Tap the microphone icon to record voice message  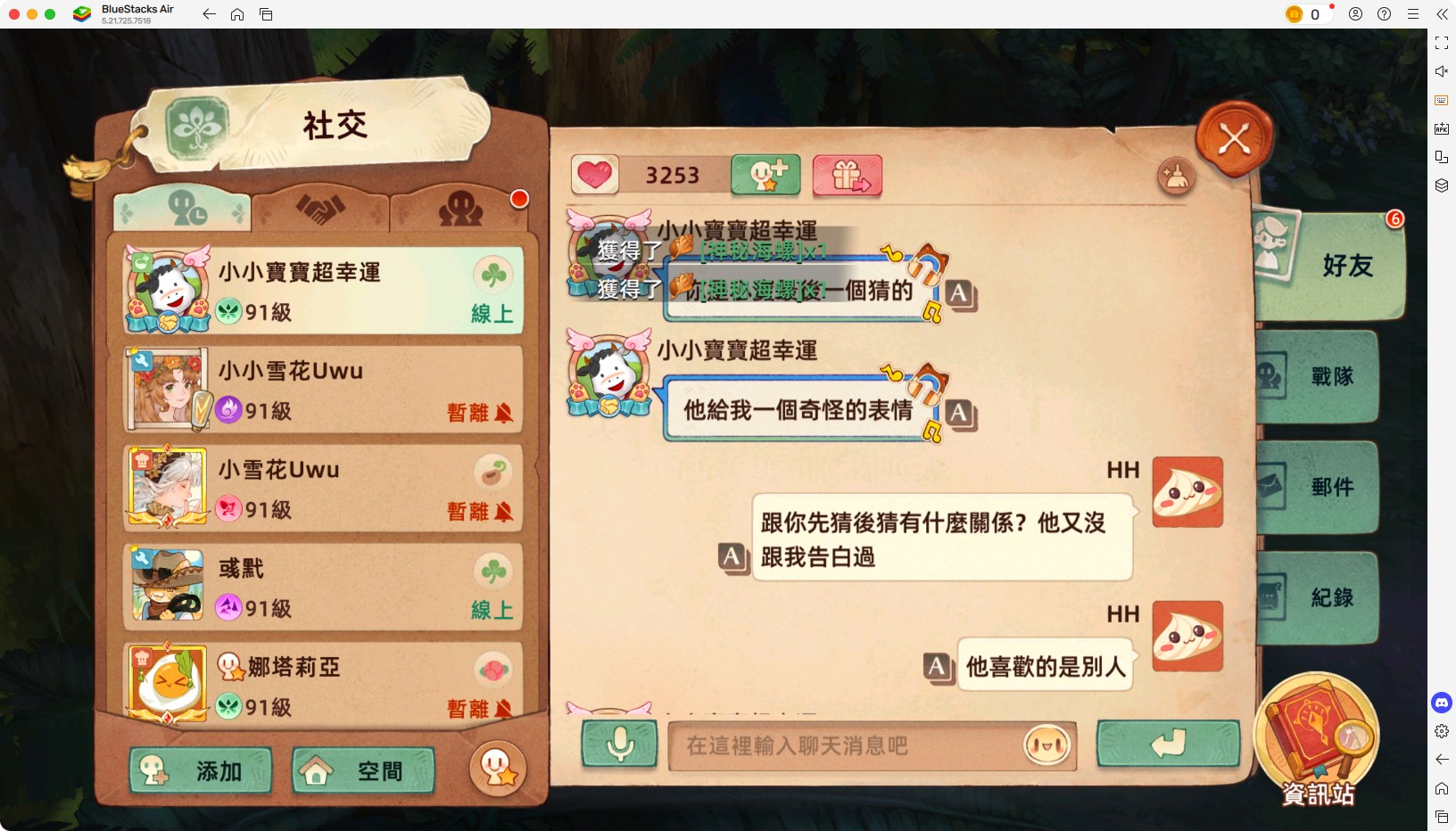click(620, 746)
